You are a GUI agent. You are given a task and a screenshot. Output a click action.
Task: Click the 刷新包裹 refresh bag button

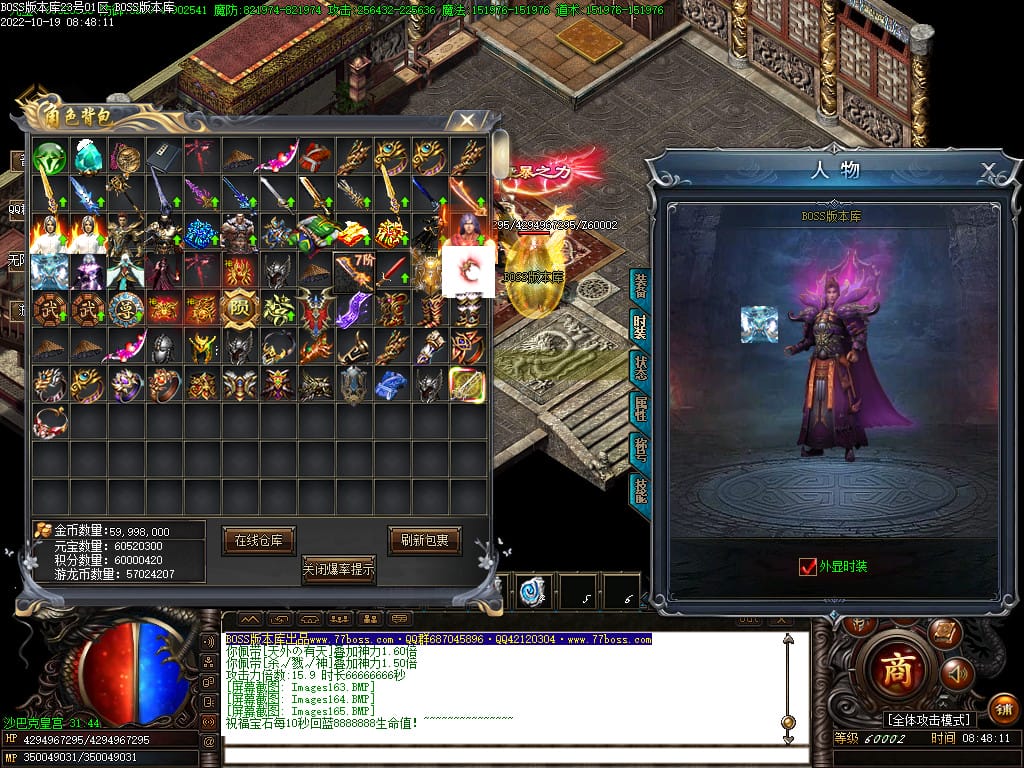point(424,540)
